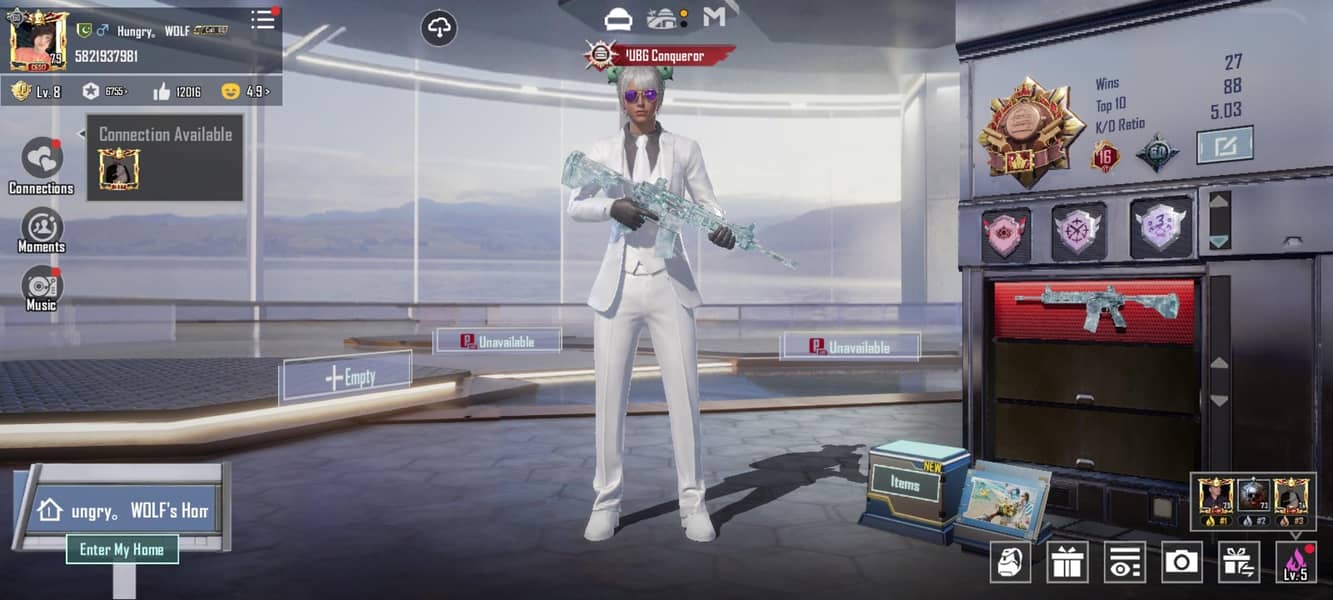Image resolution: width=1333 pixels, height=600 pixels.
Task: Open the Moments feed
Action: [42, 227]
